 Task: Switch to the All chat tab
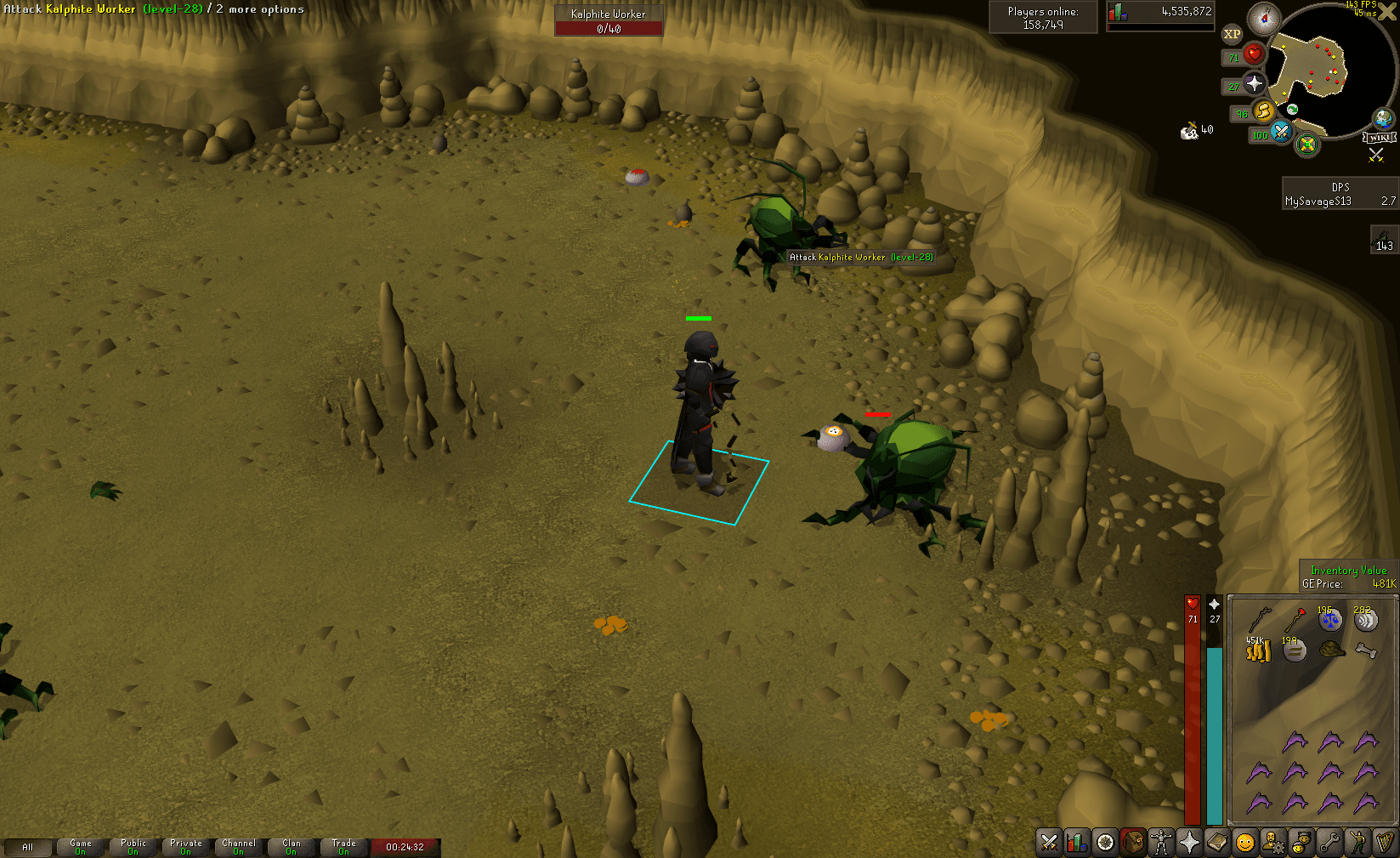(x=28, y=846)
